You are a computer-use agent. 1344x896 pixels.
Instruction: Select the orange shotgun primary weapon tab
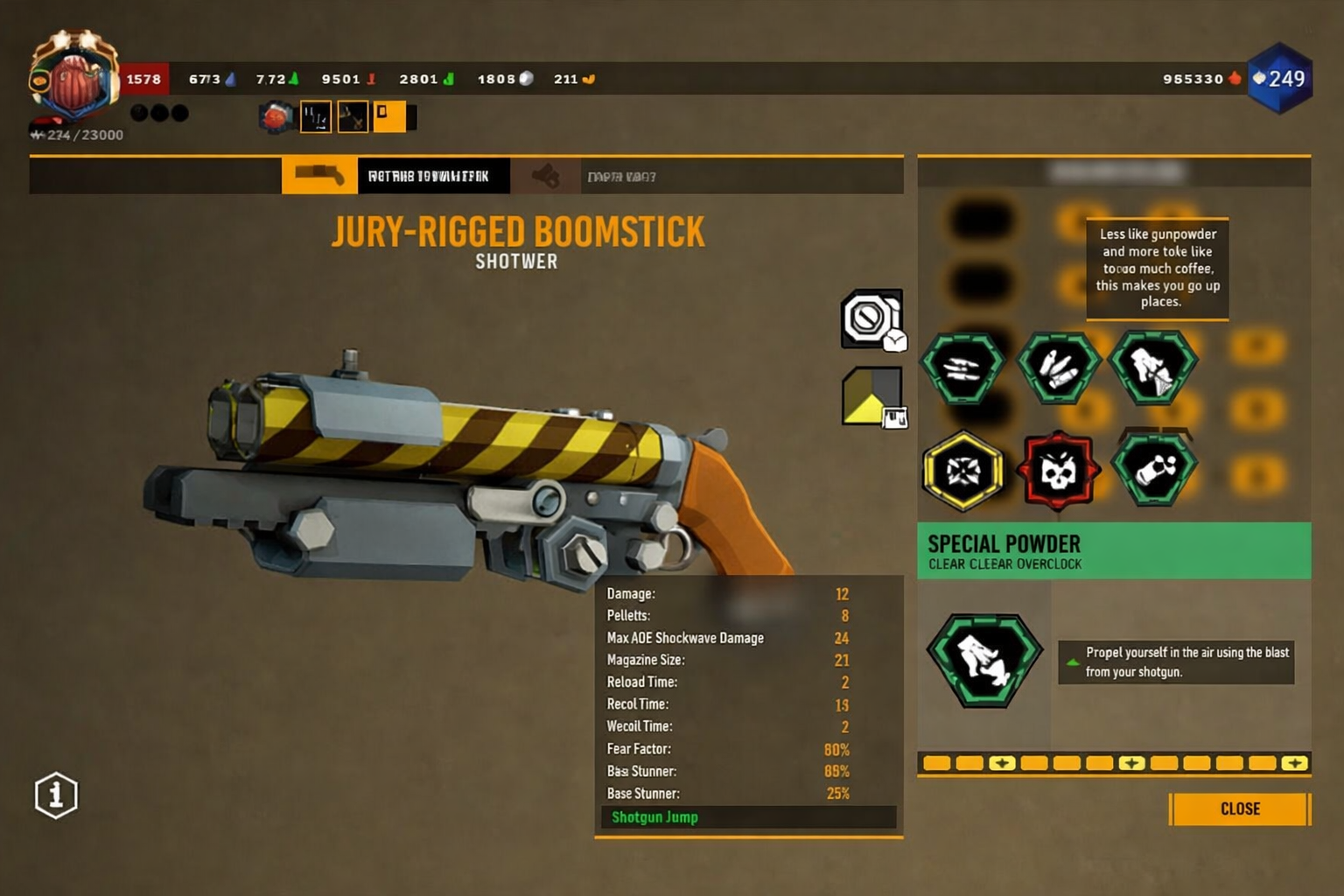(319, 176)
